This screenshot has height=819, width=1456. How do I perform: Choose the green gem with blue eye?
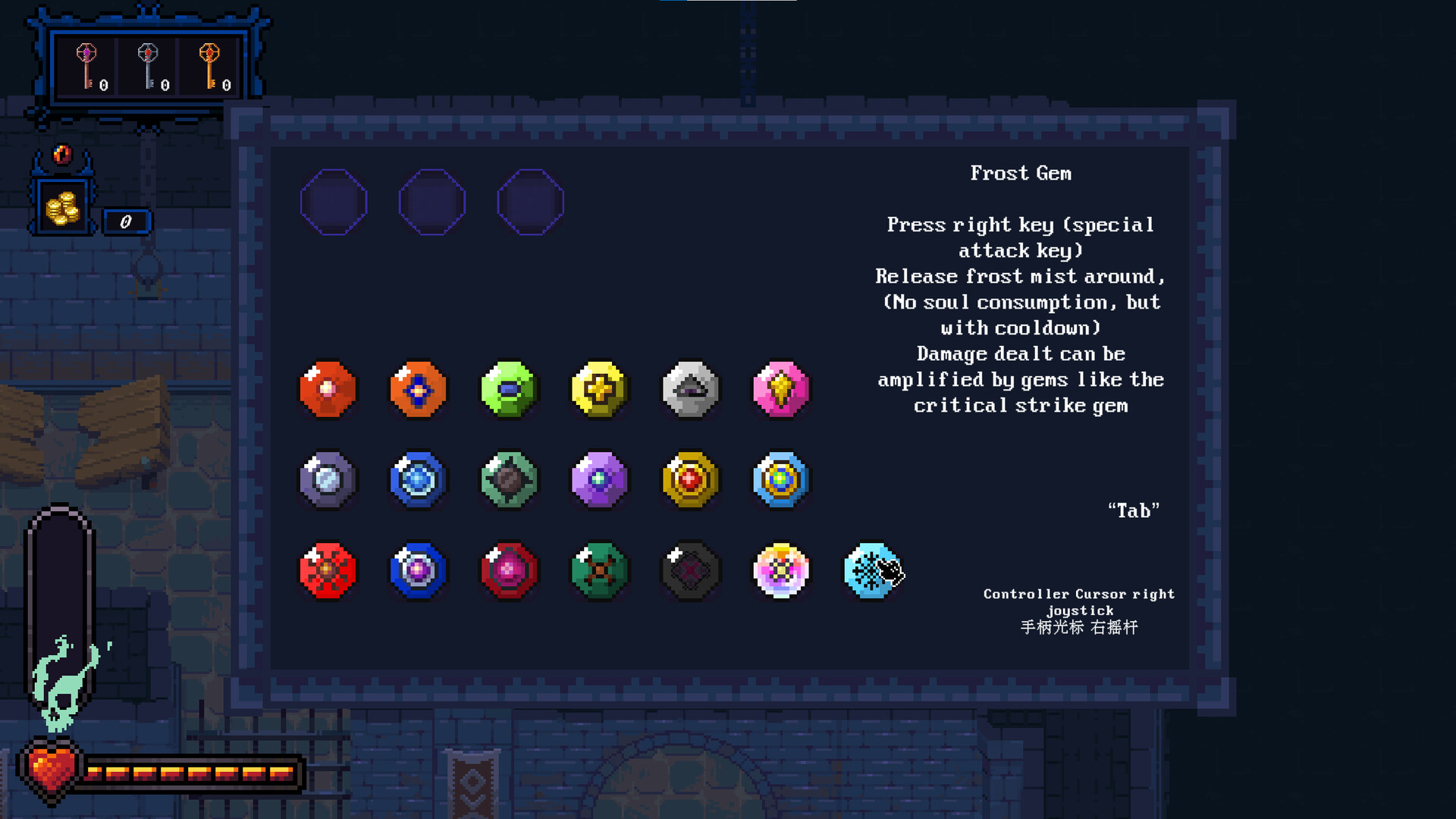point(509,390)
